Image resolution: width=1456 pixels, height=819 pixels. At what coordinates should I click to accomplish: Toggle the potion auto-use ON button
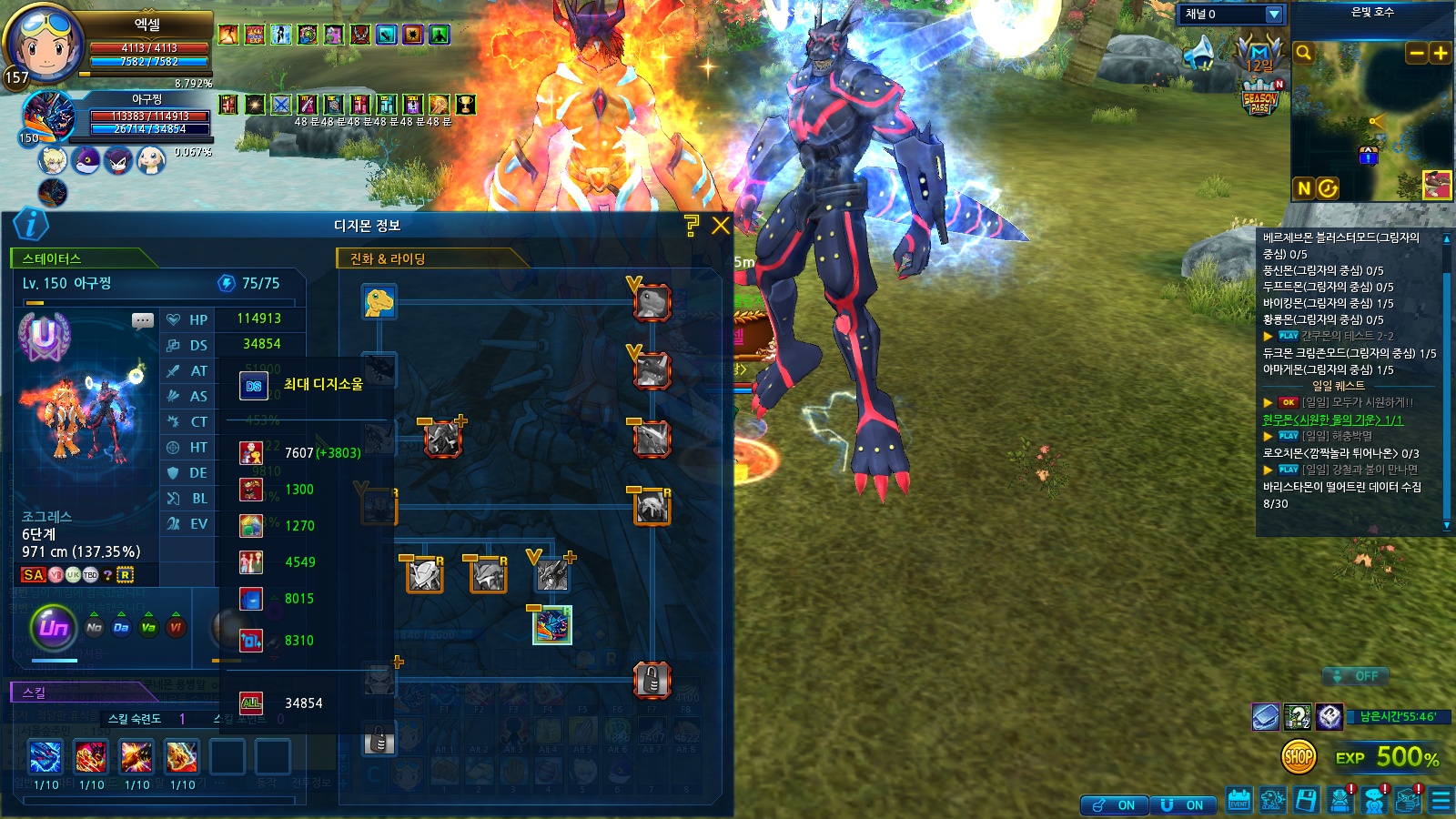pos(1114,805)
